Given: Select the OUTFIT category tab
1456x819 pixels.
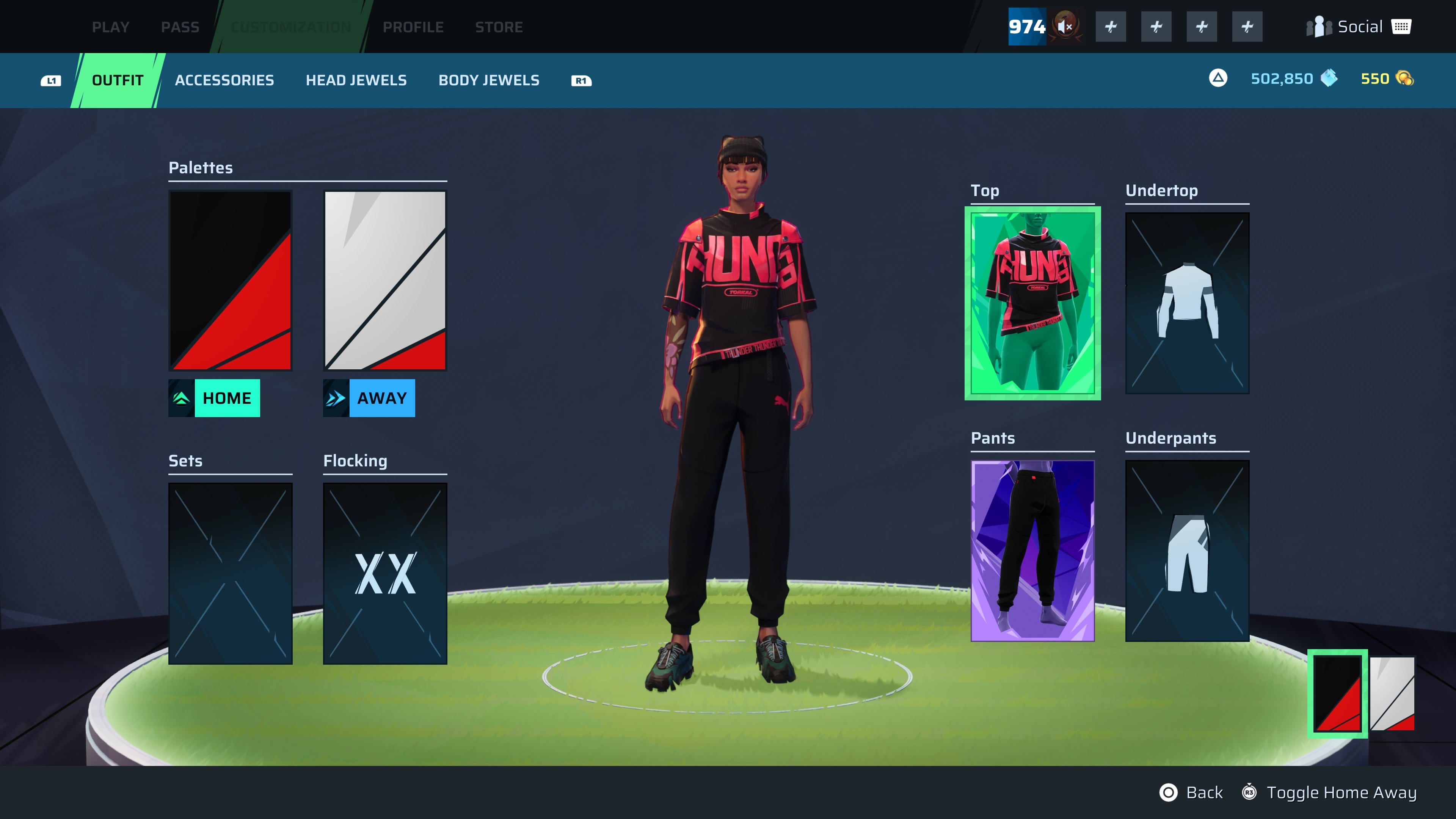Looking at the screenshot, I should click(x=118, y=80).
